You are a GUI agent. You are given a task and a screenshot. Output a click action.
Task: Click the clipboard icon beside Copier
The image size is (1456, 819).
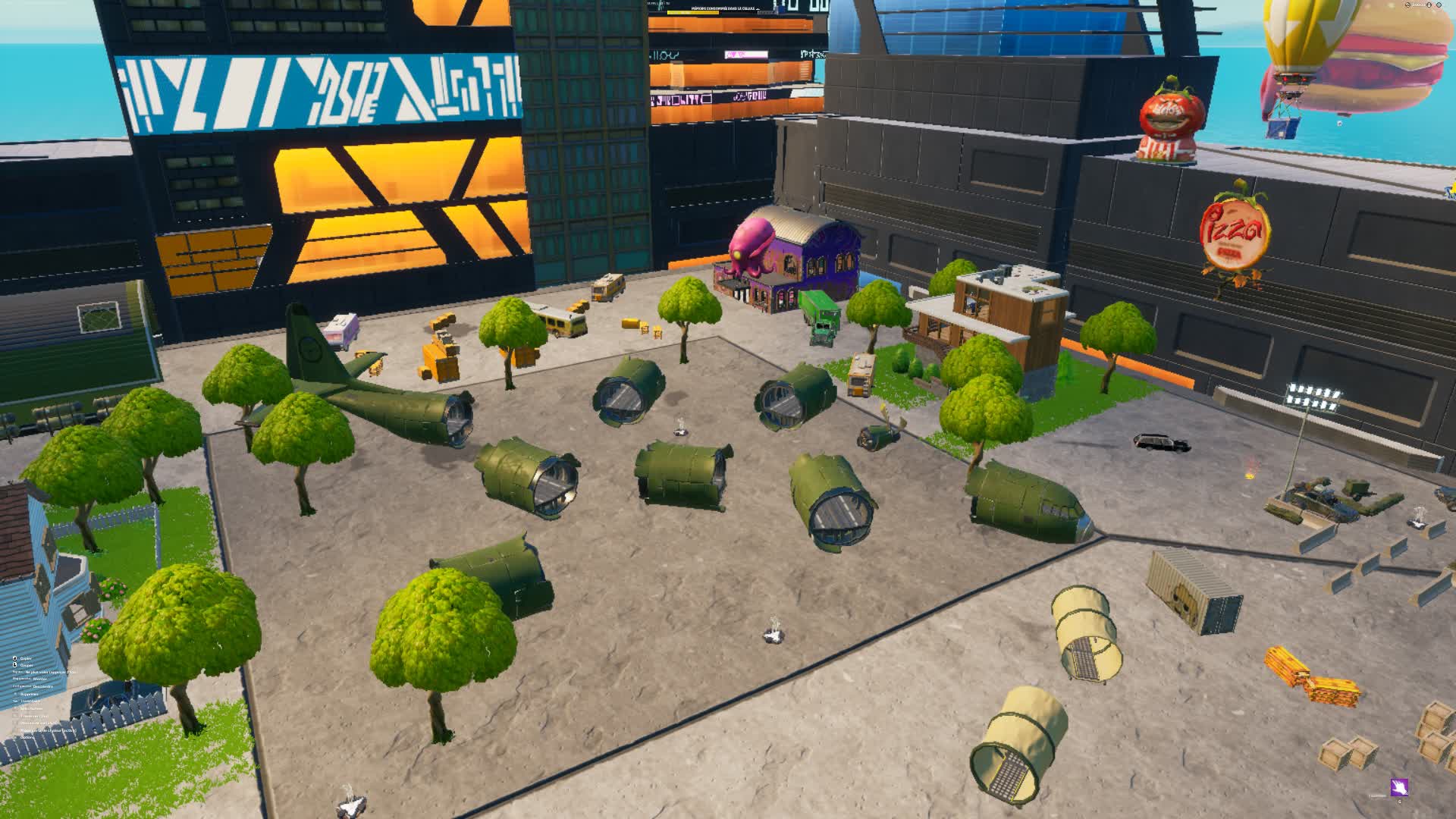click(x=14, y=659)
